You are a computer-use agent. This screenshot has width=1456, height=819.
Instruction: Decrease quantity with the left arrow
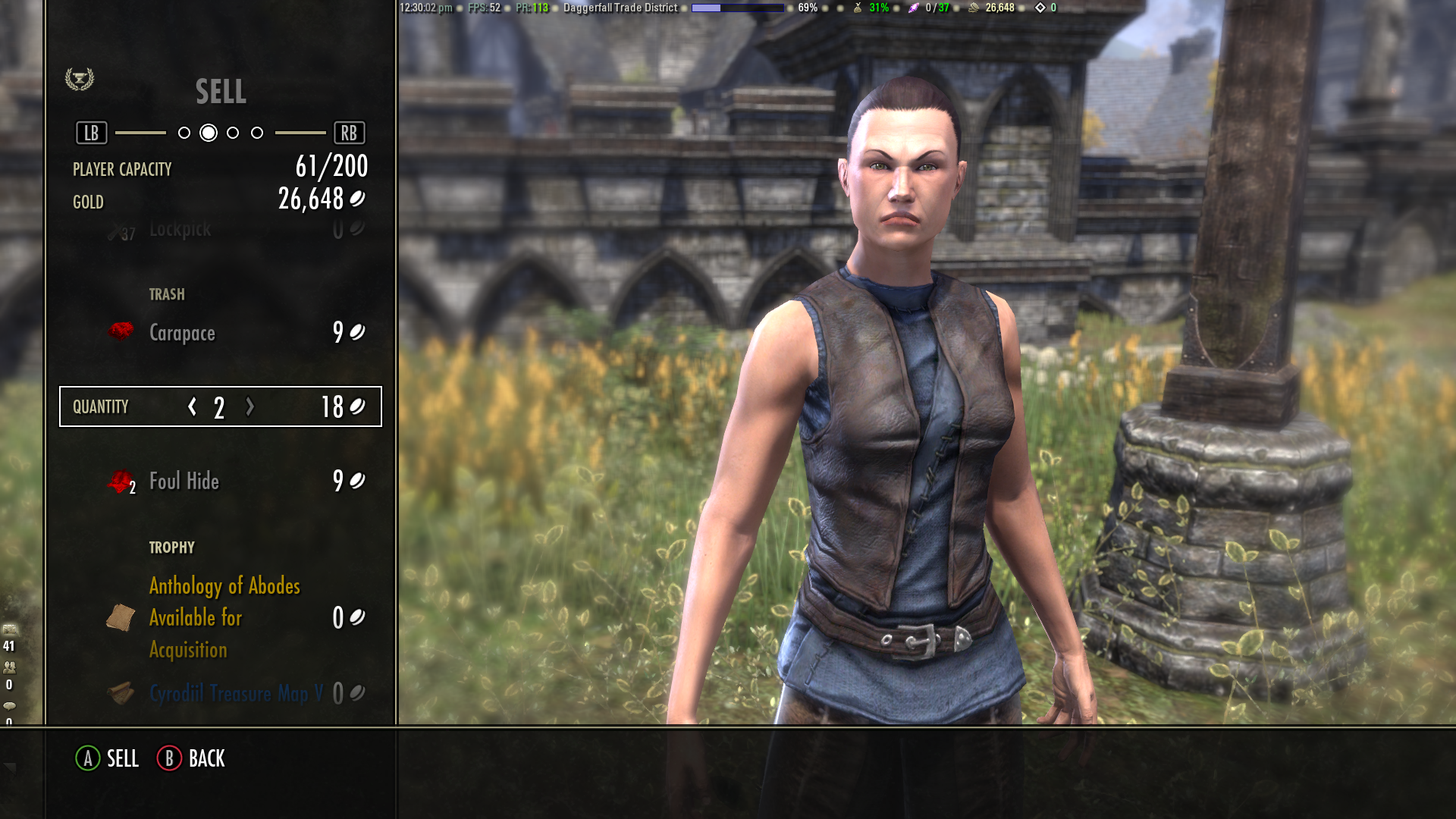pyautogui.click(x=190, y=407)
